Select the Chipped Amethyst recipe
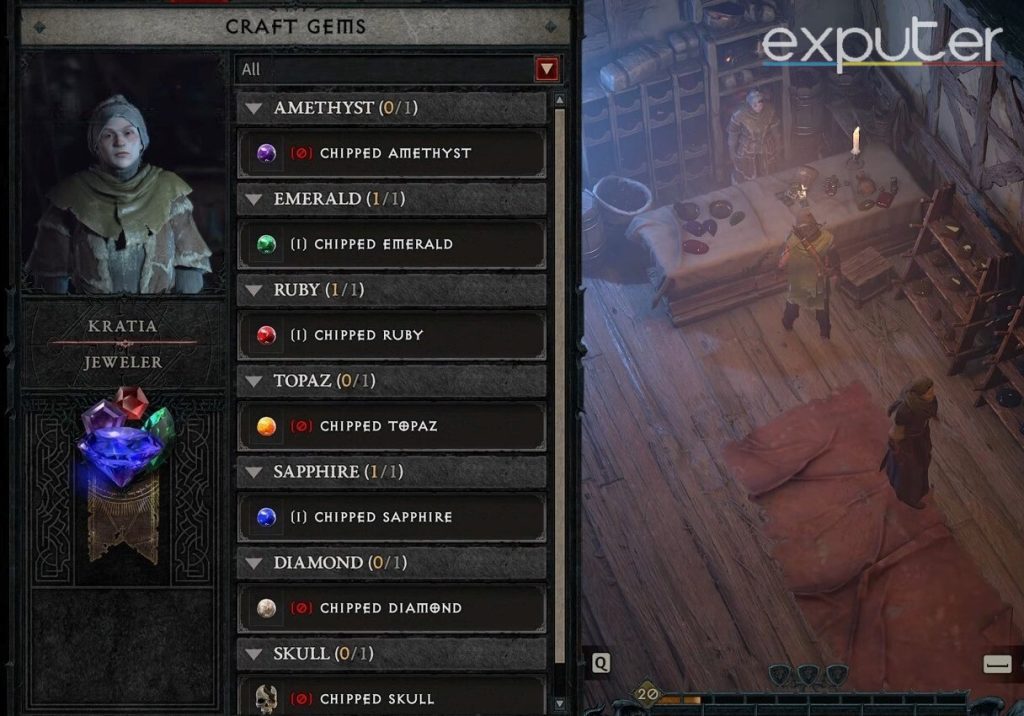The width and height of the screenshot is (1024, 716). [x=392, y=153]
